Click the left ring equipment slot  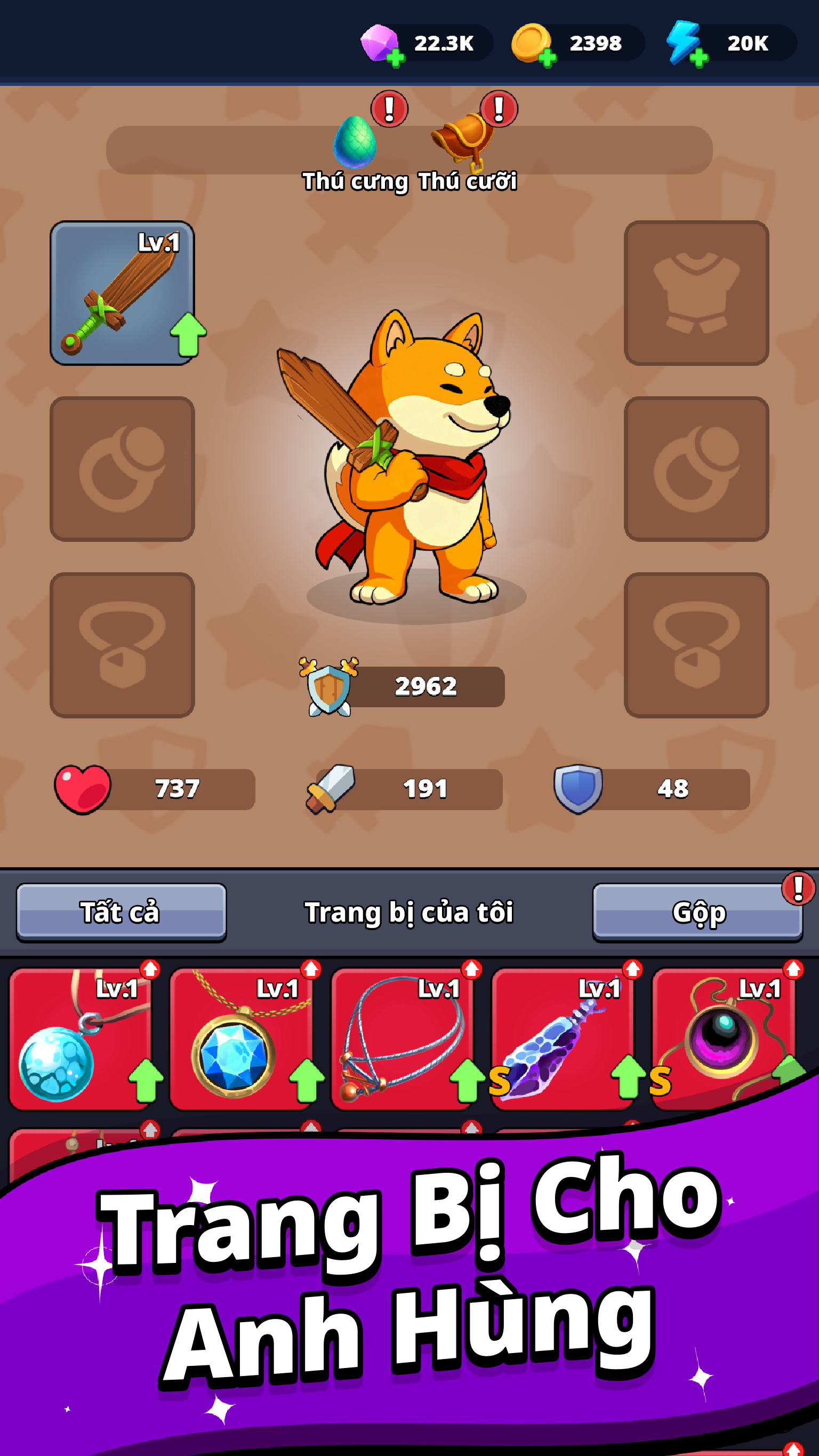point(122,469)
